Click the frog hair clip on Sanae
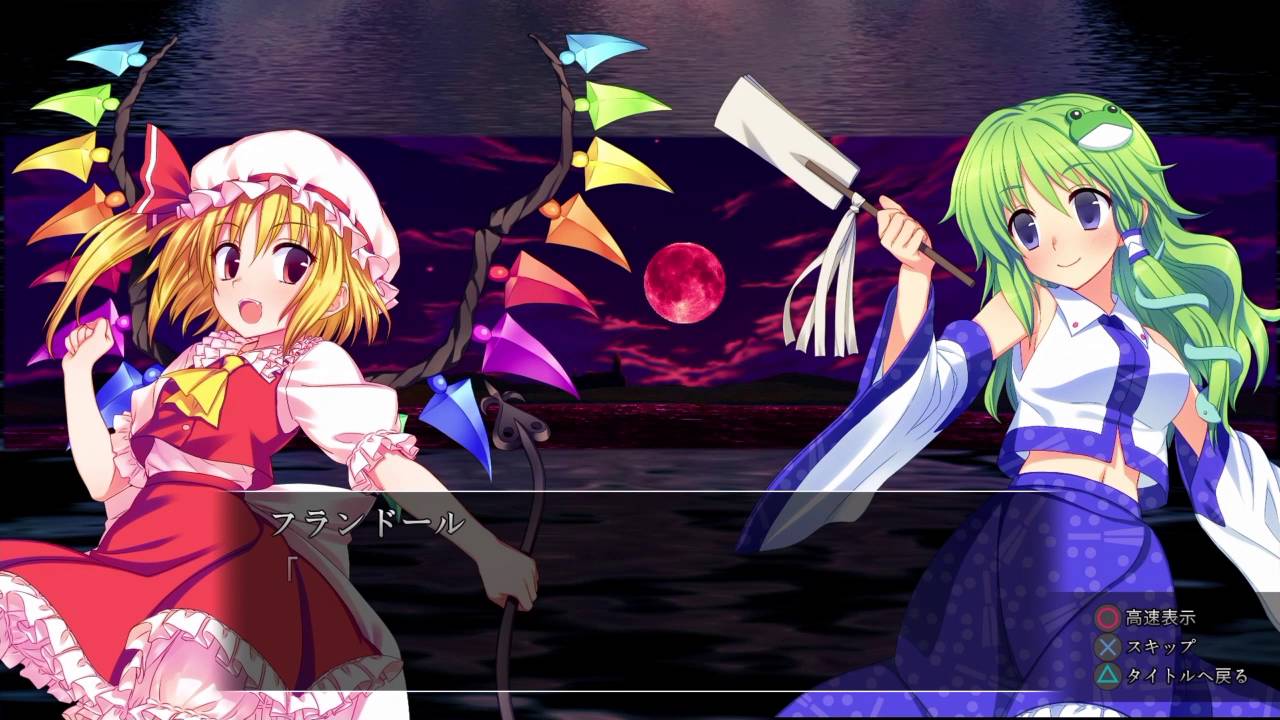 (x=1096, y=126)
